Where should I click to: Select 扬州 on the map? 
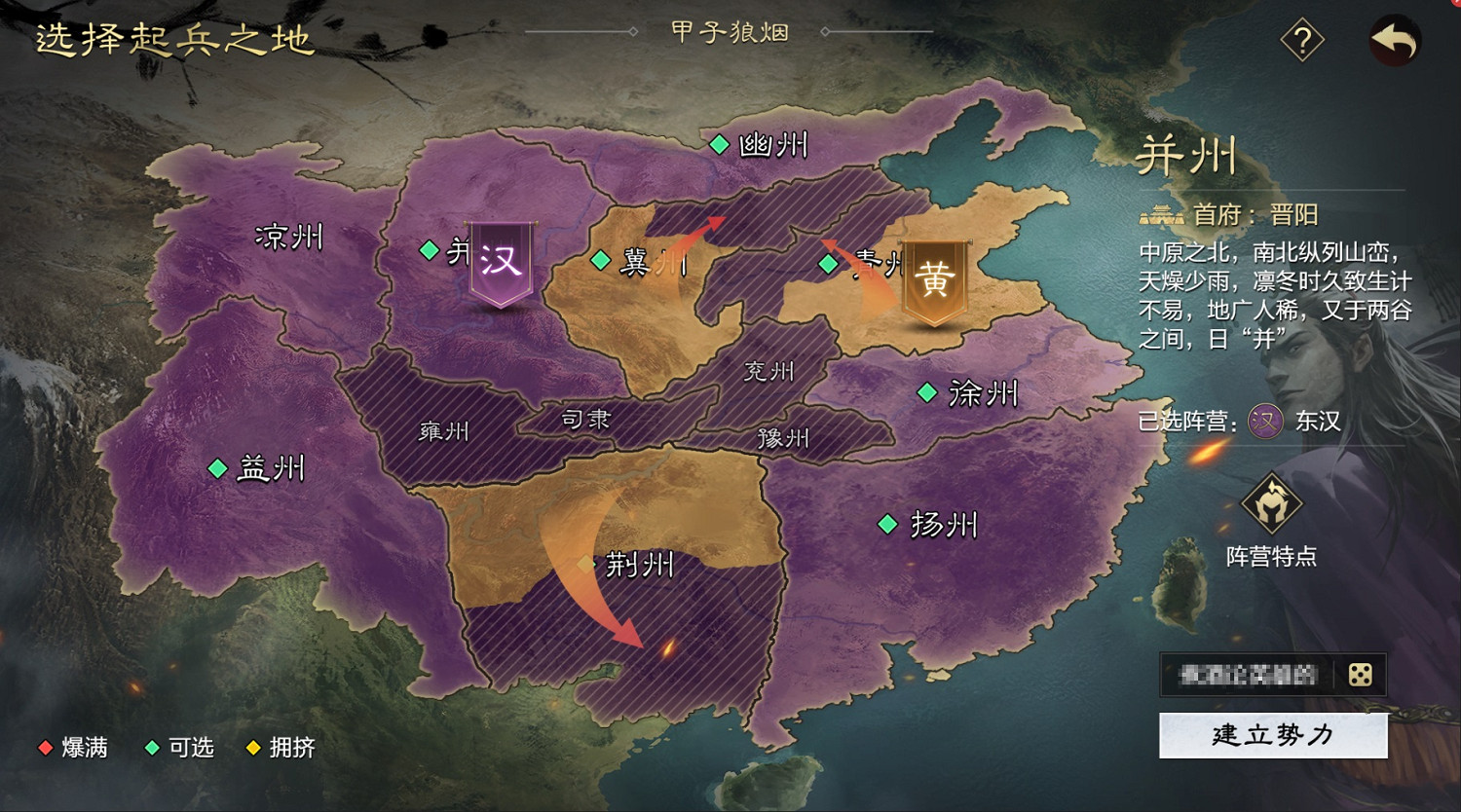point(887,525)
